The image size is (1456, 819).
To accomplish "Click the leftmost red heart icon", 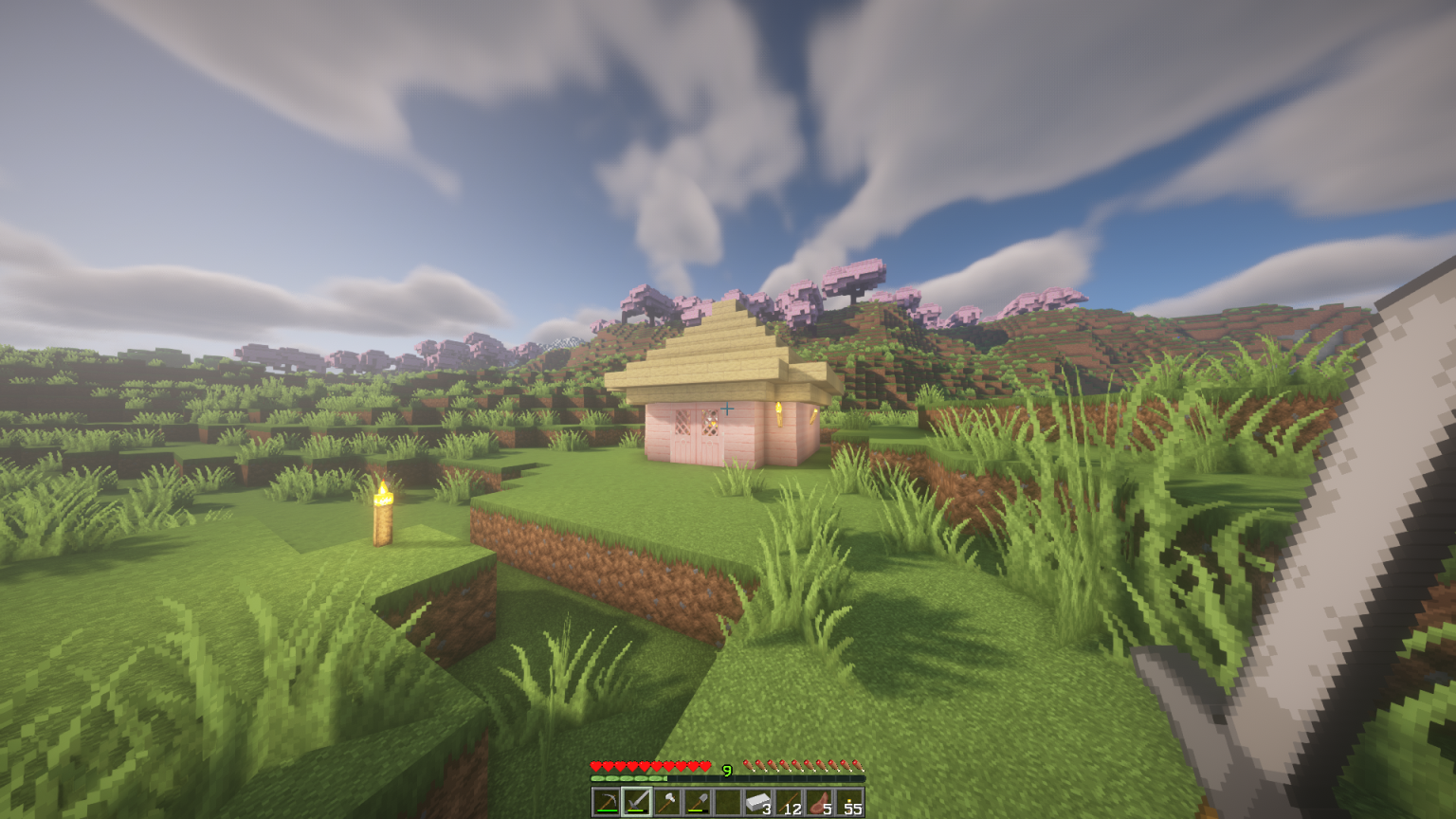I will pos(596,765).
